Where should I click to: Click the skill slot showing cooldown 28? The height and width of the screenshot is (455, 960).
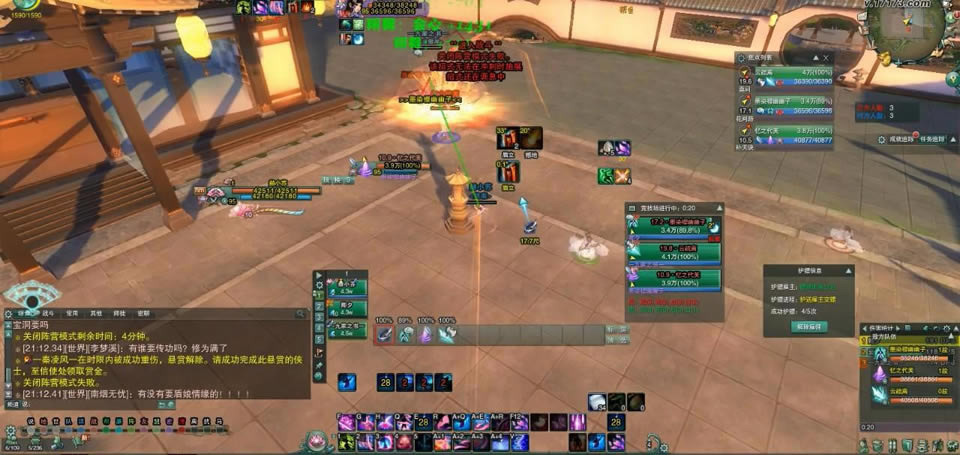pyautogui.click(x=384, y=381)
